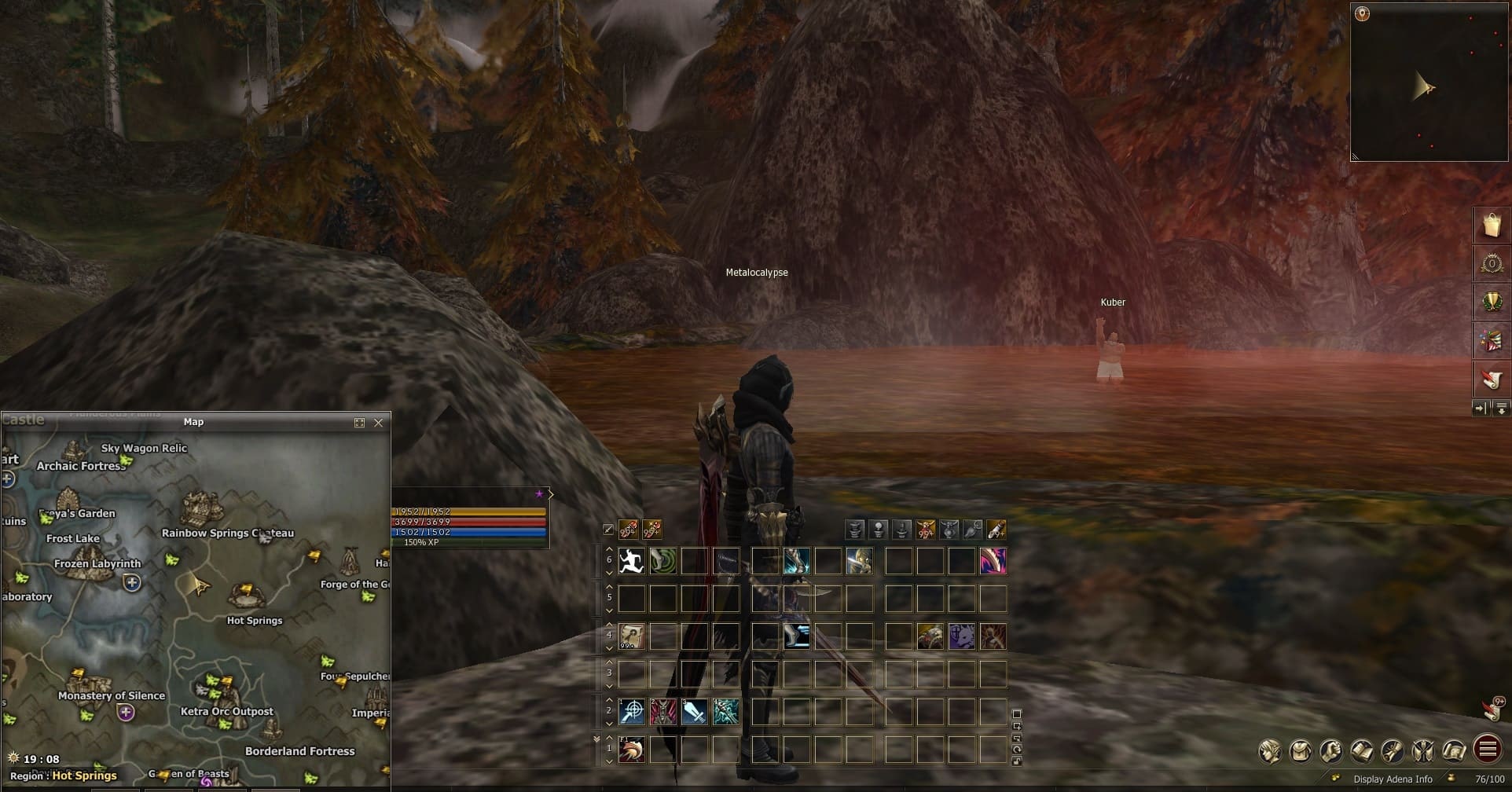The height and width of the screenshot is (792, 1512).
Task: Activate the running figure skill
Action: 631,561
